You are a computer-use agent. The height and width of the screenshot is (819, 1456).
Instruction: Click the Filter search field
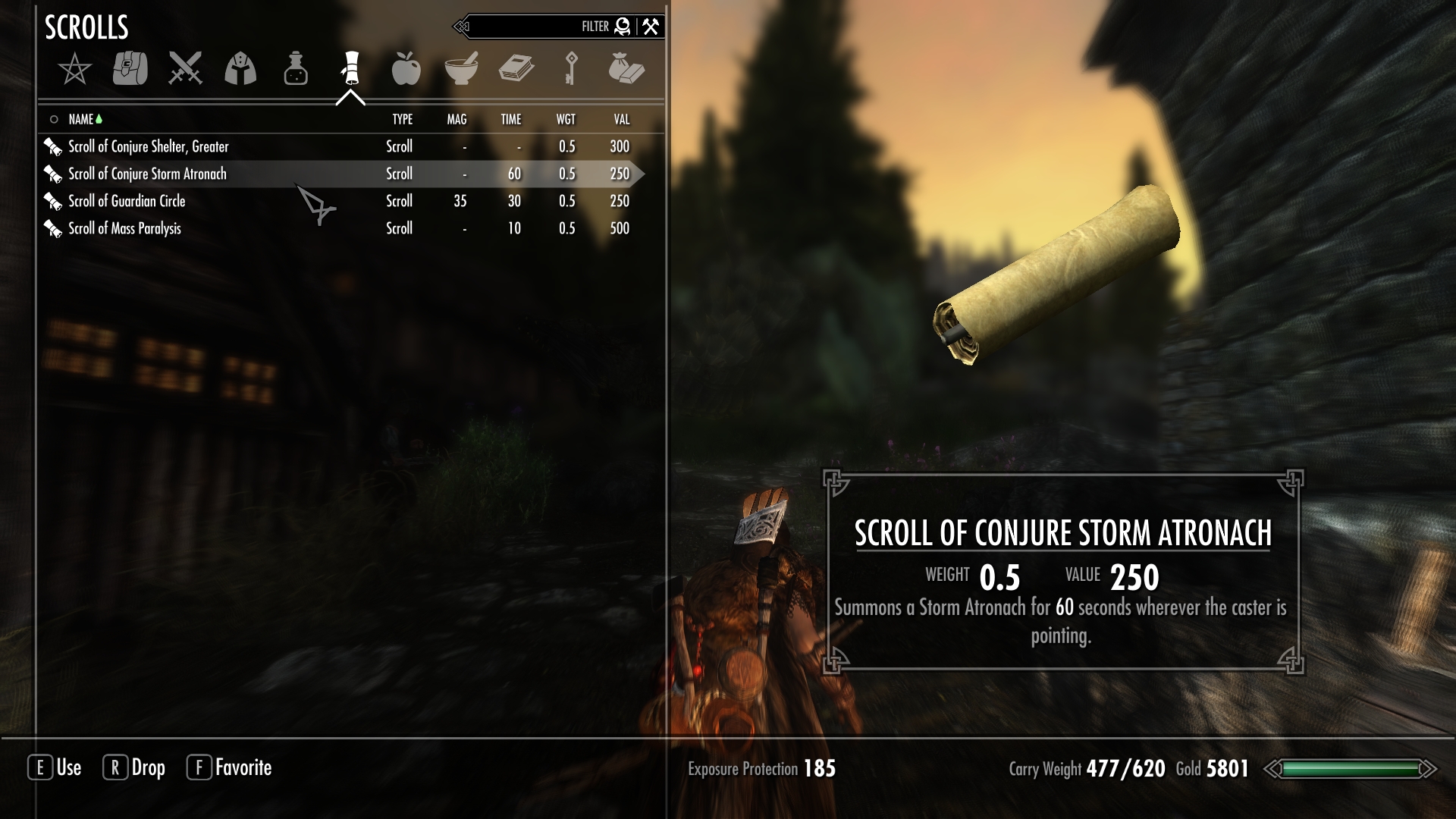tap(531, 27)
